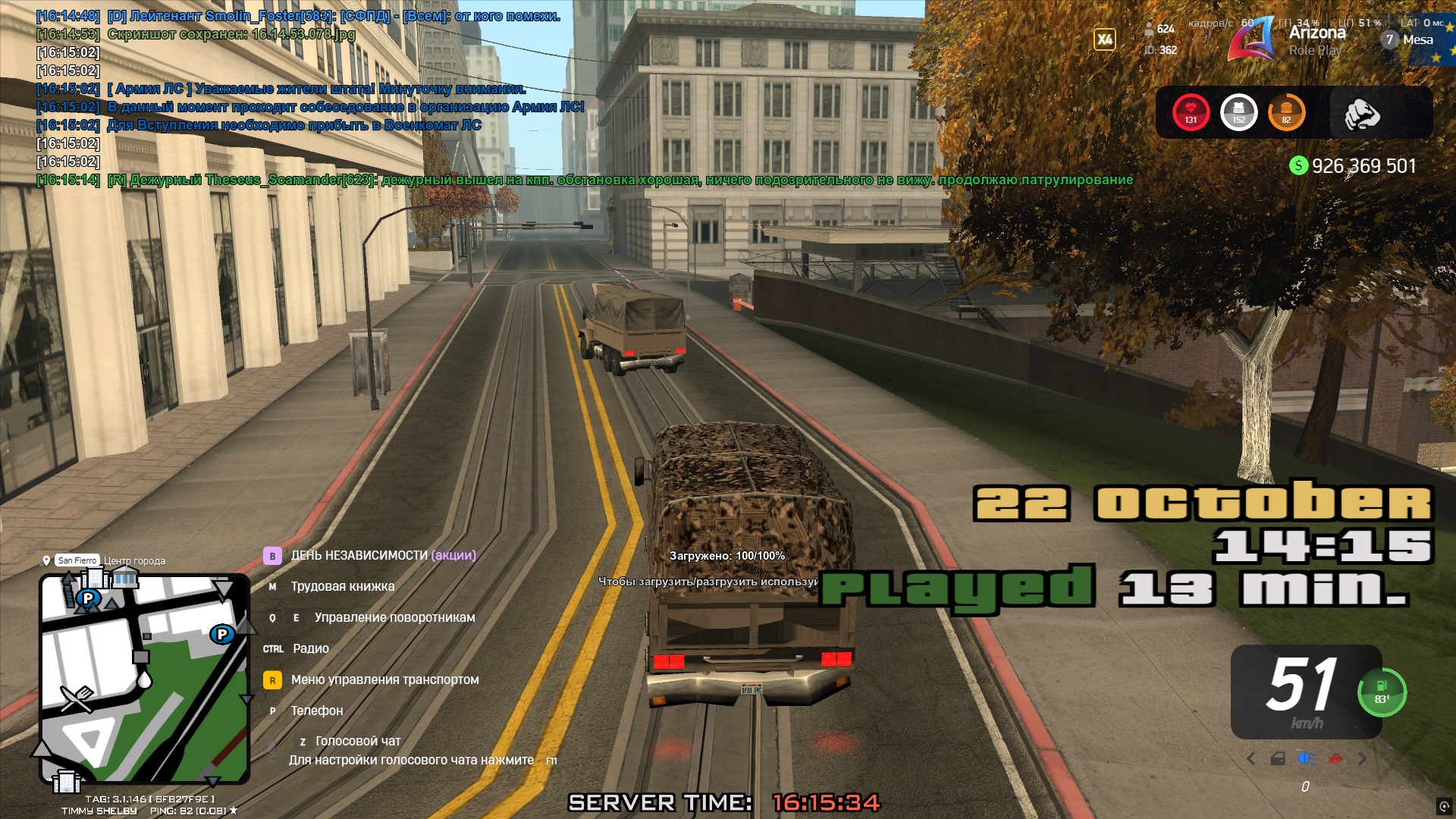This screenshot has height=819, width=1456.
Task: Click the X4 bonus badge
Action: pos(1104,39)
